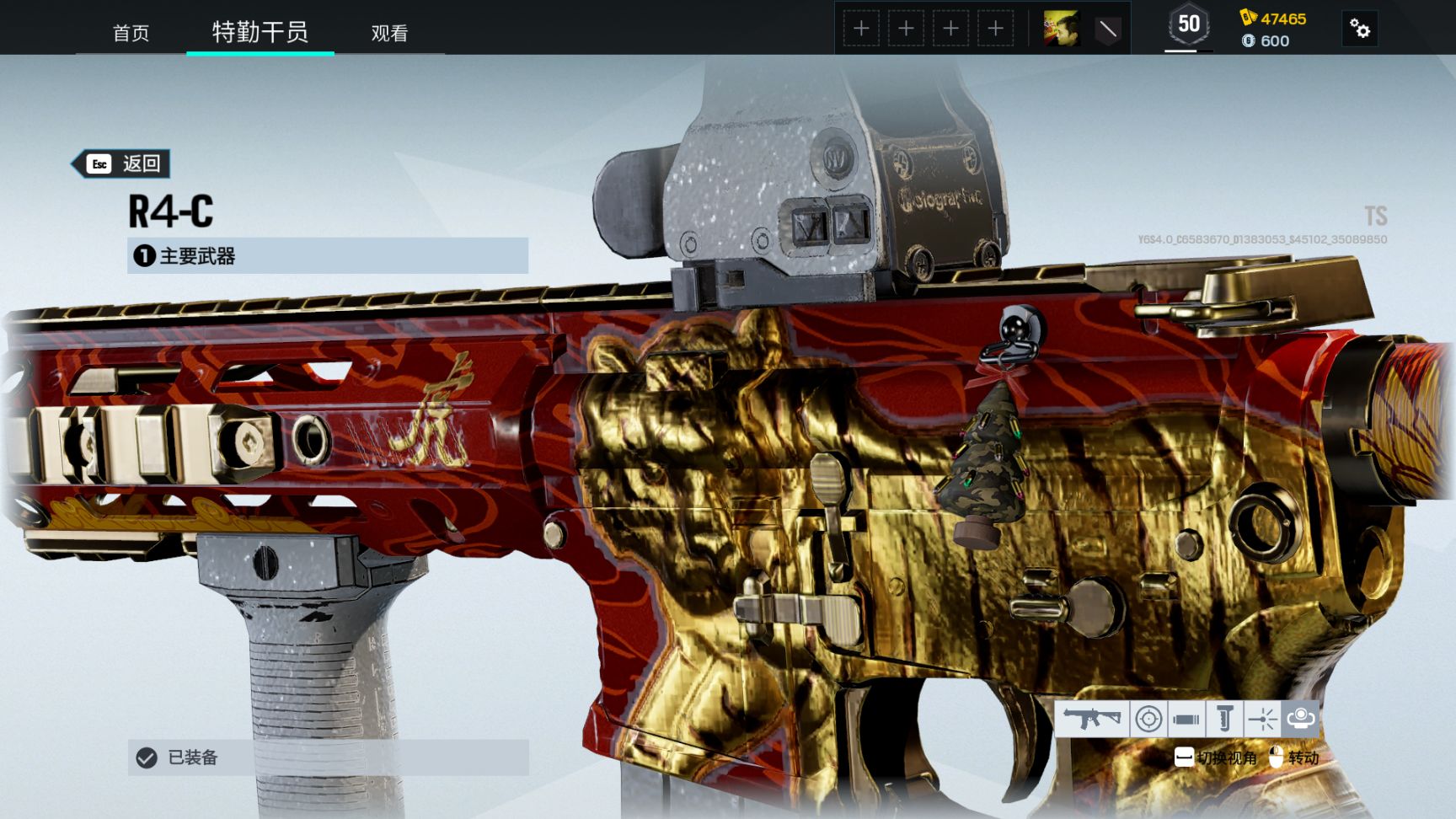Open the 观看 watch tab

(389, 33)
